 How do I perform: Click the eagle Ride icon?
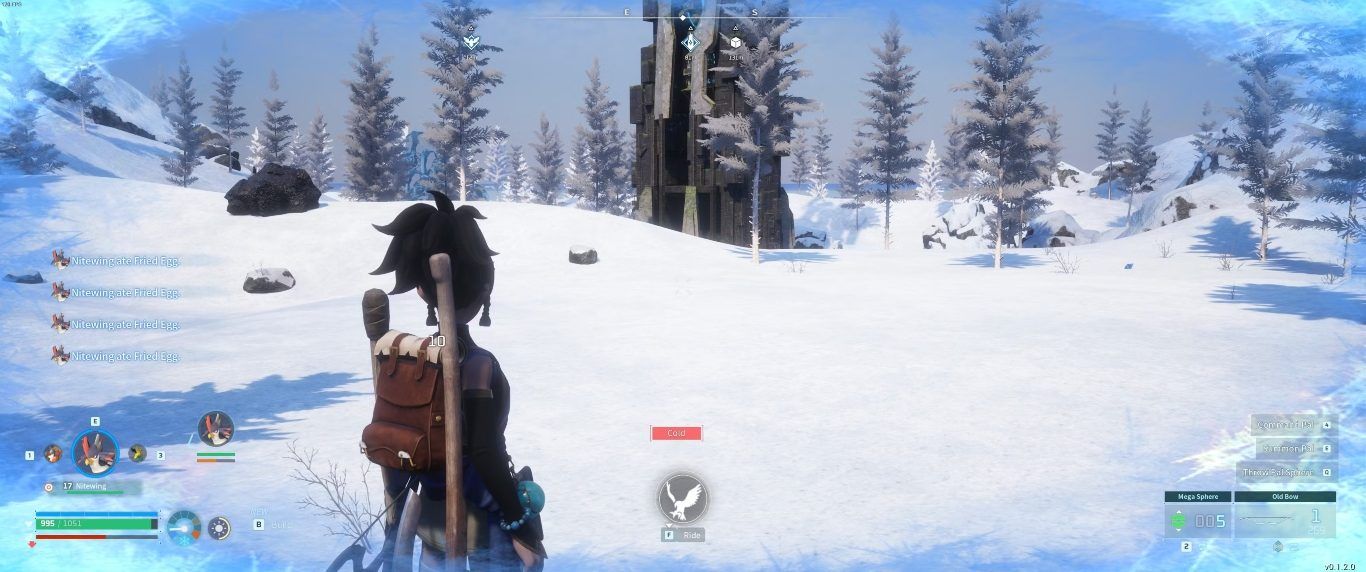pyautogui.click(x=682, y=498)
